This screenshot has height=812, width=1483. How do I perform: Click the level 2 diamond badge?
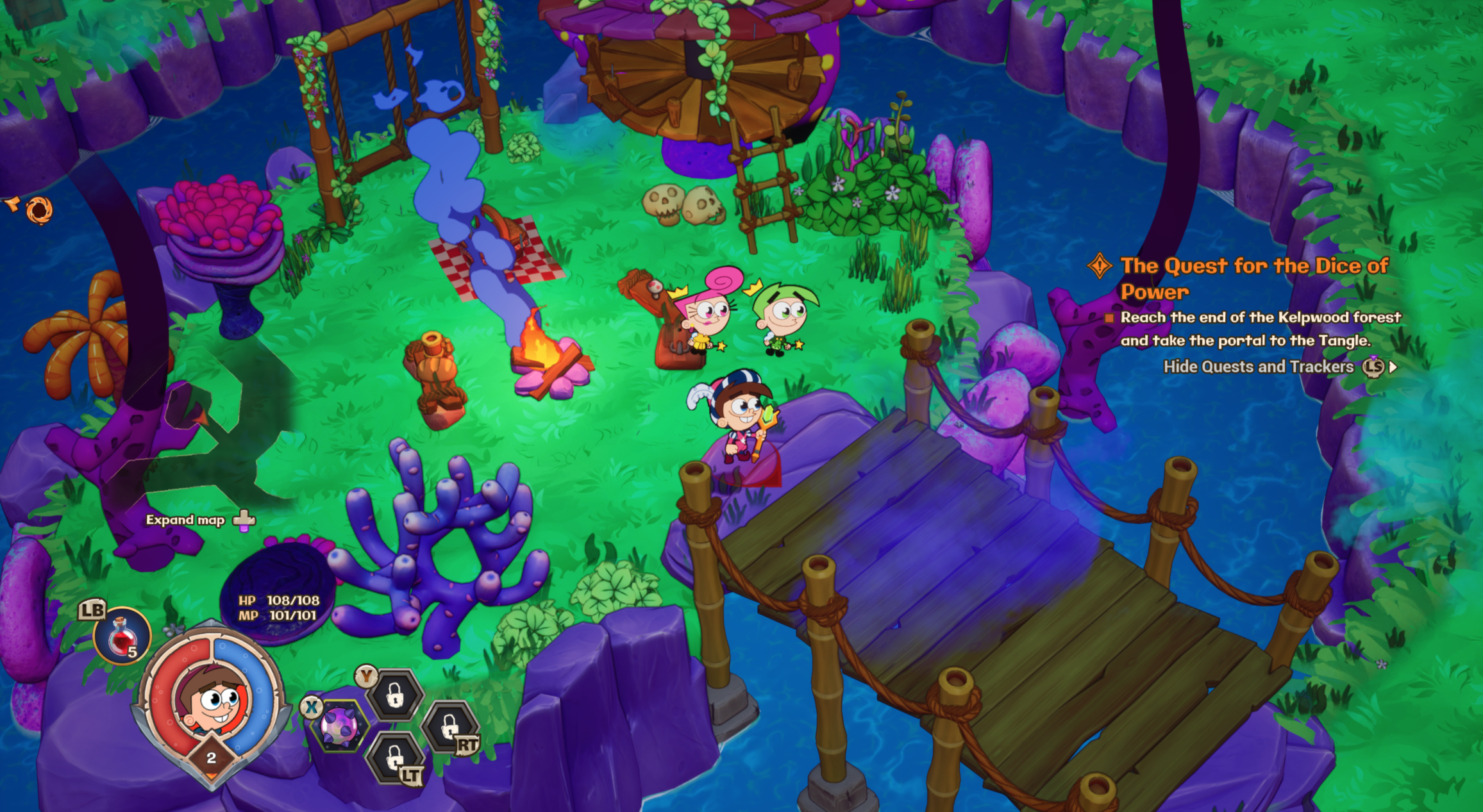[211, 758]
